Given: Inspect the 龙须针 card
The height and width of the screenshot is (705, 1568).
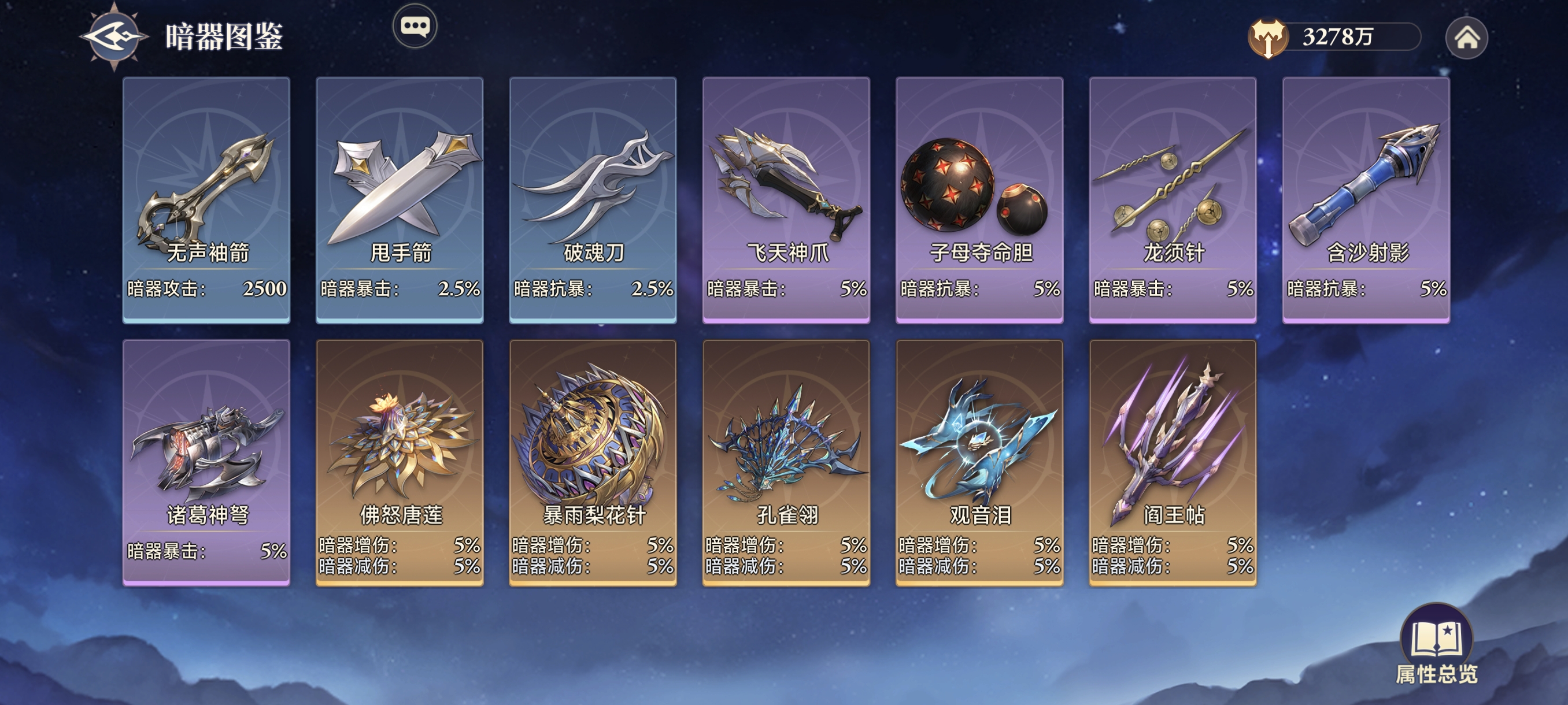Looking at the screenshot, I should point(1173,199).
